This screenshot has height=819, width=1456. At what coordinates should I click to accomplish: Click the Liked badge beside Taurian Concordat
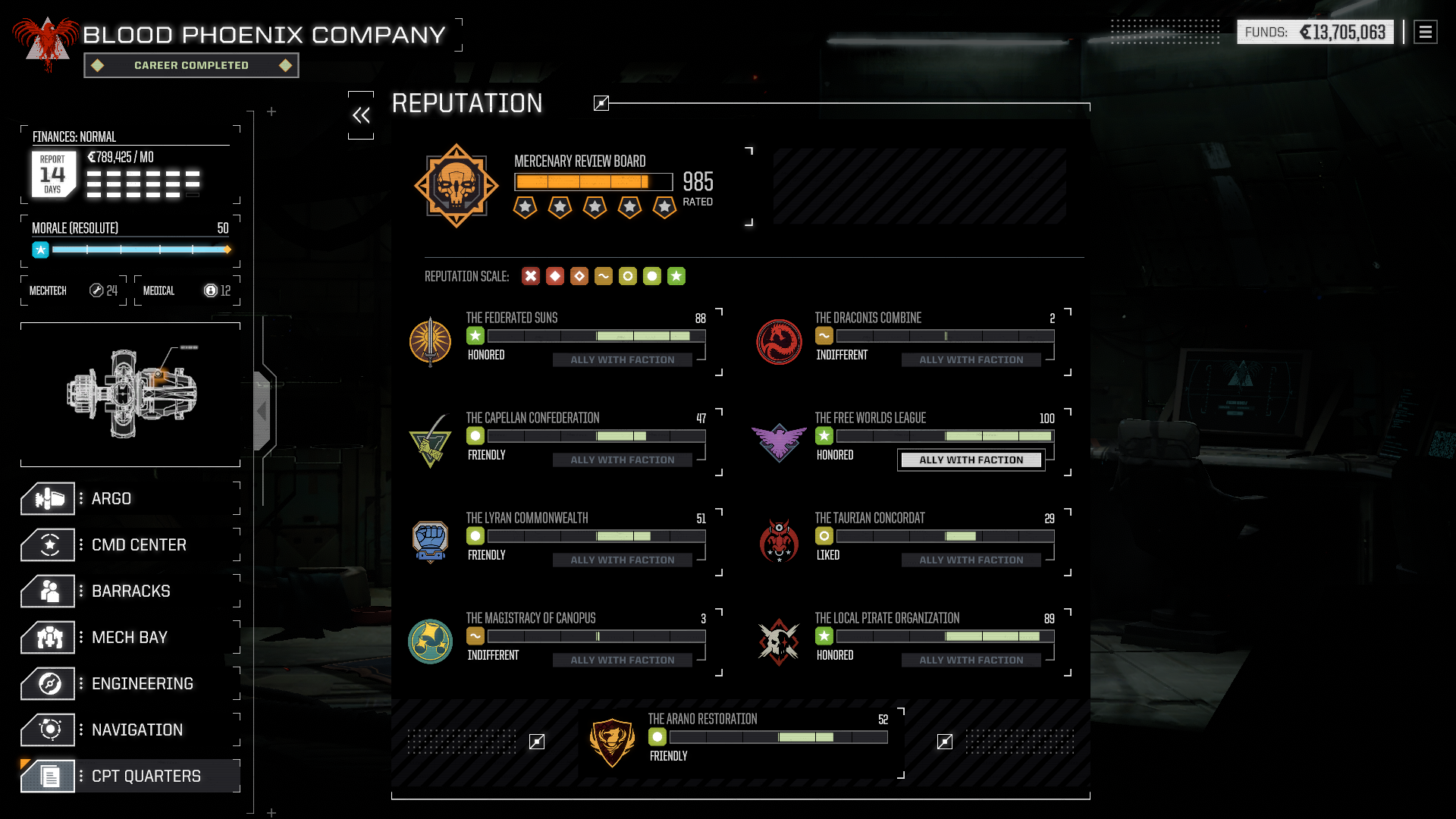(824, 535)
